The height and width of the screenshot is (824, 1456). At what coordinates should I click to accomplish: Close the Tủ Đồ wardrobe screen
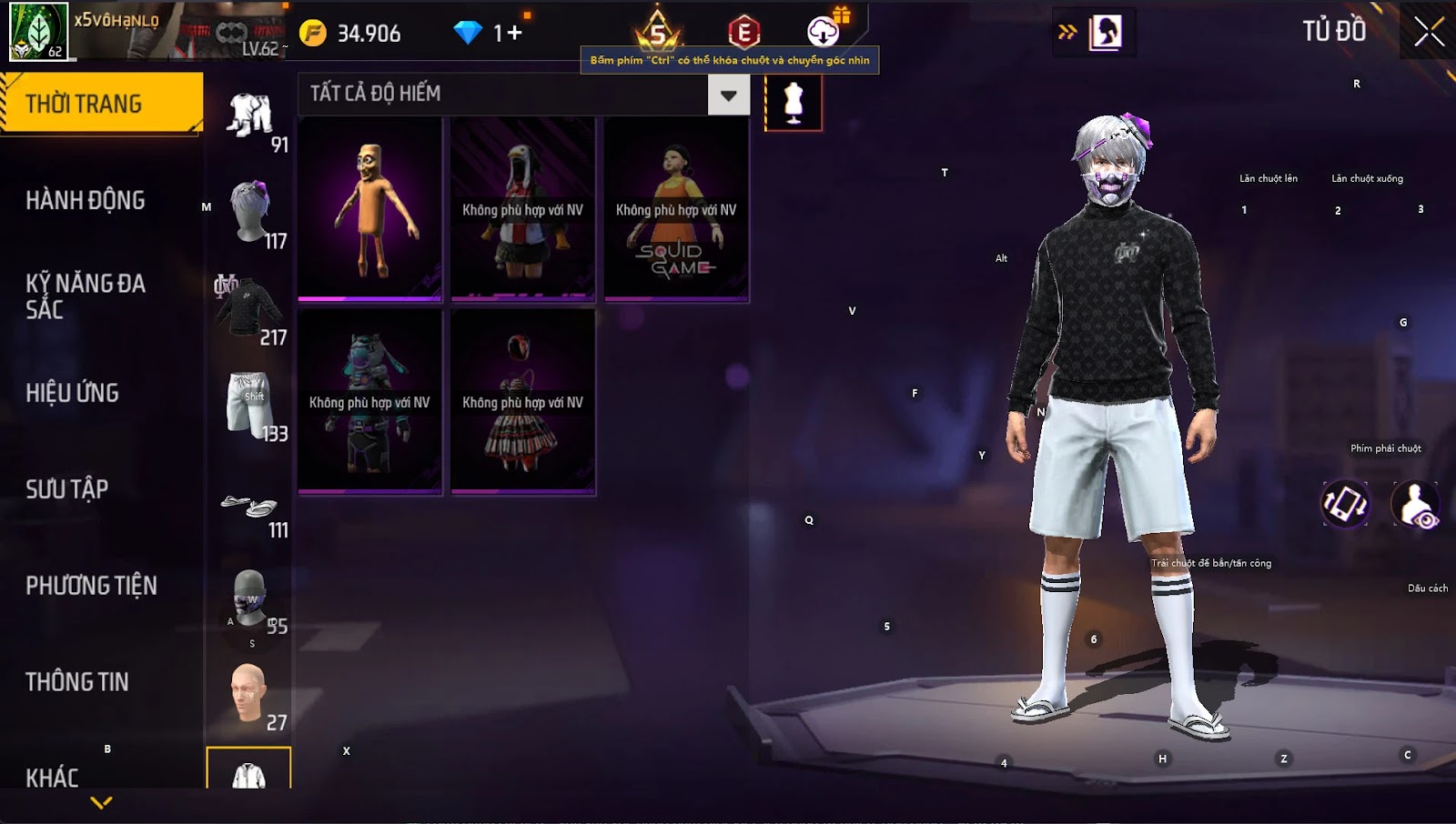(1429, 32)
